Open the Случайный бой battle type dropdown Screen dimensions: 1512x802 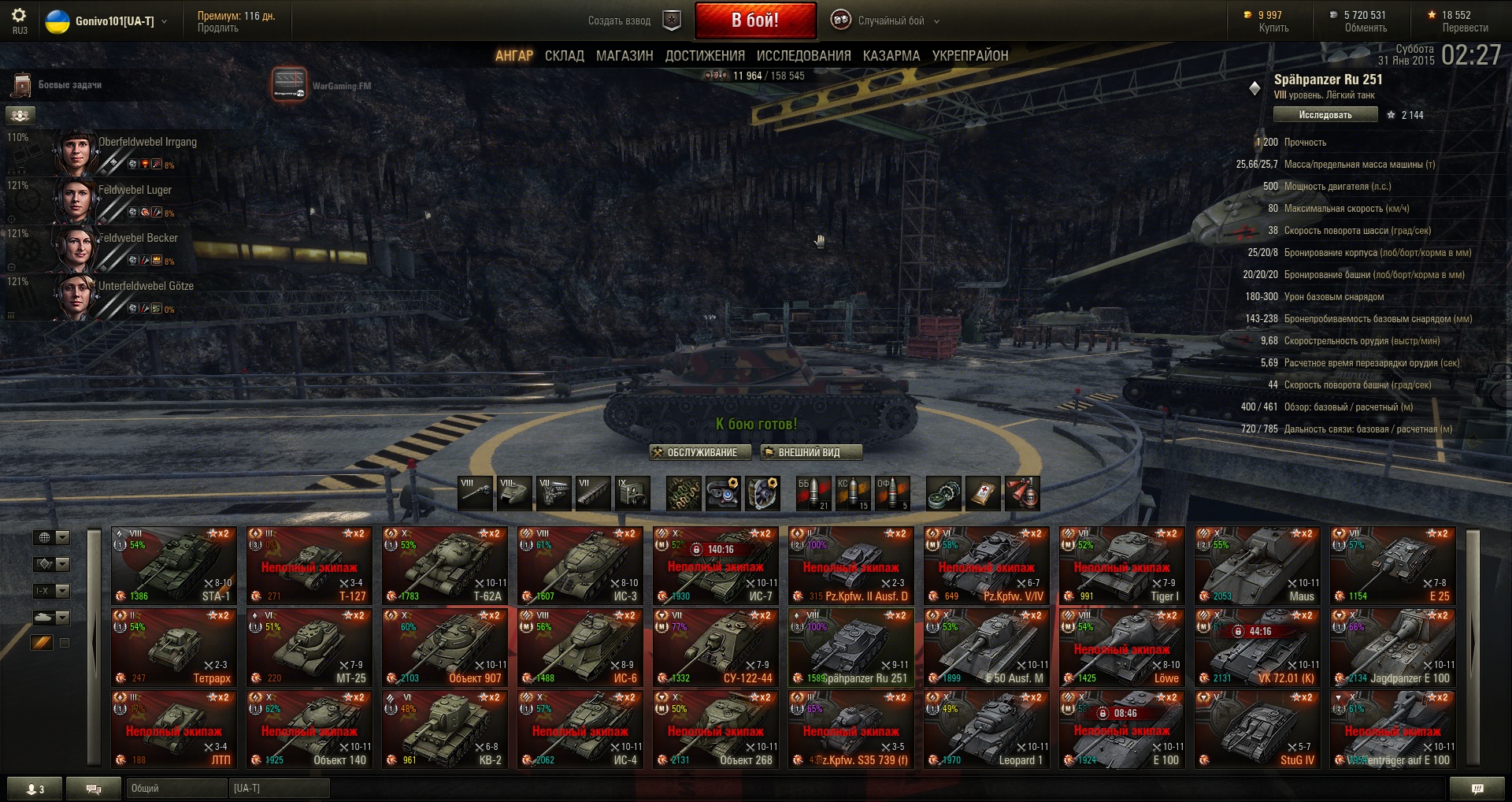(x=891, y=21)
